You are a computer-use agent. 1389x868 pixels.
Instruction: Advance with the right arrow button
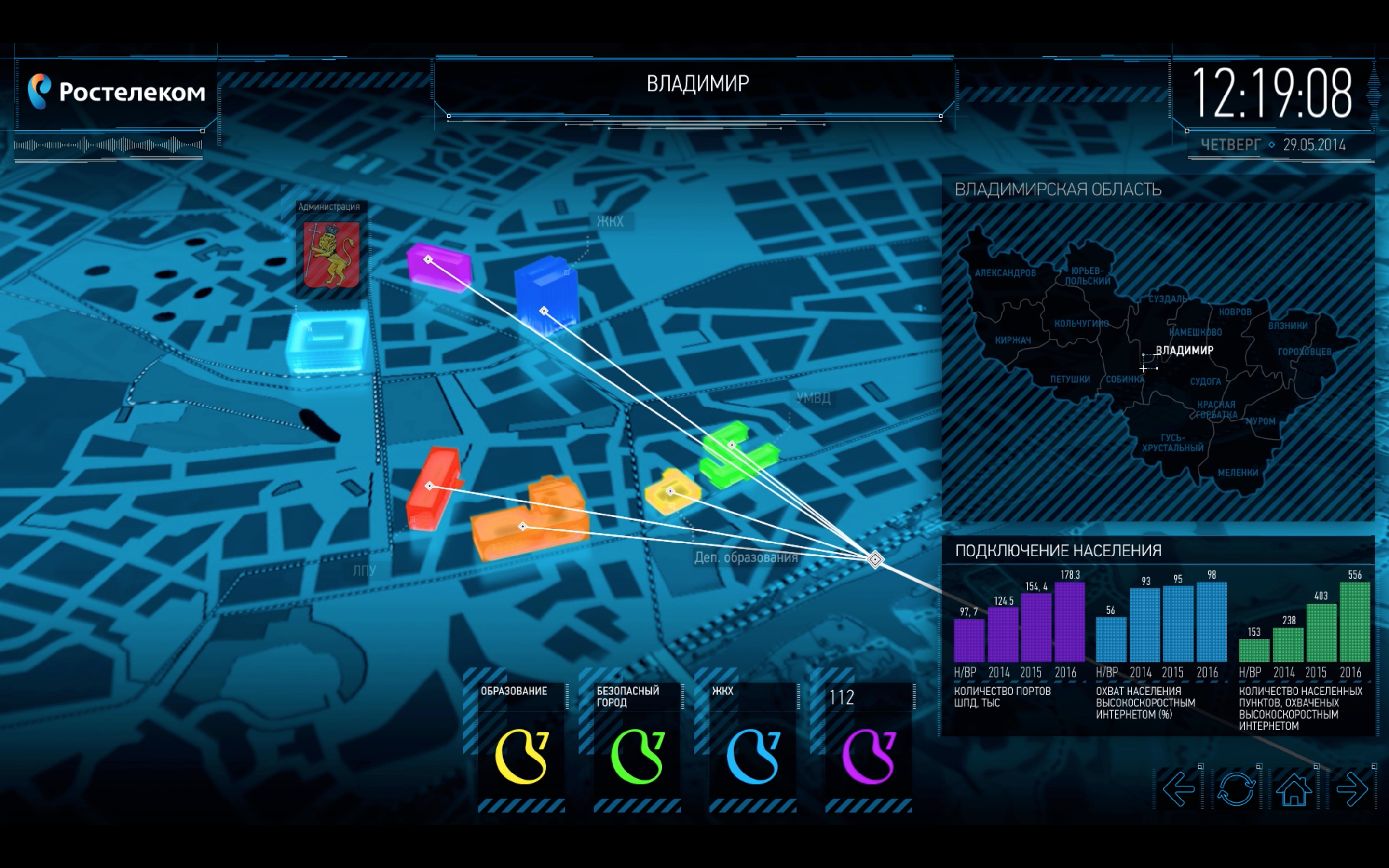click(x=1352, y=789)
